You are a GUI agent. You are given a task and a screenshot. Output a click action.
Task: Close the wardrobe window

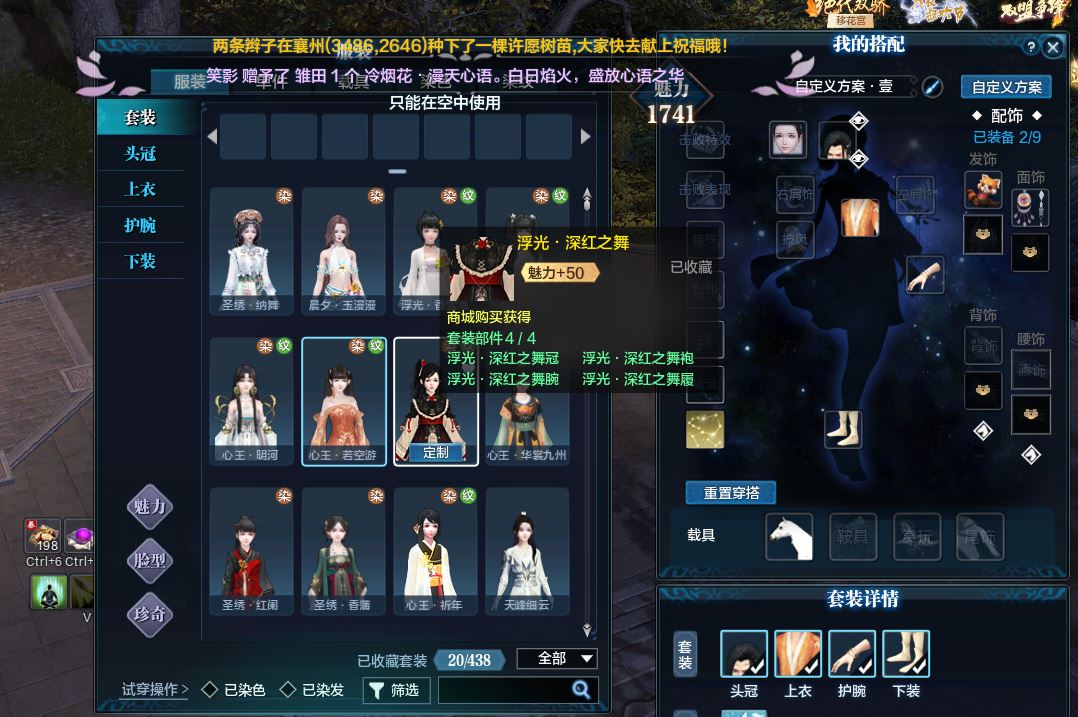tap(1052, 47)
